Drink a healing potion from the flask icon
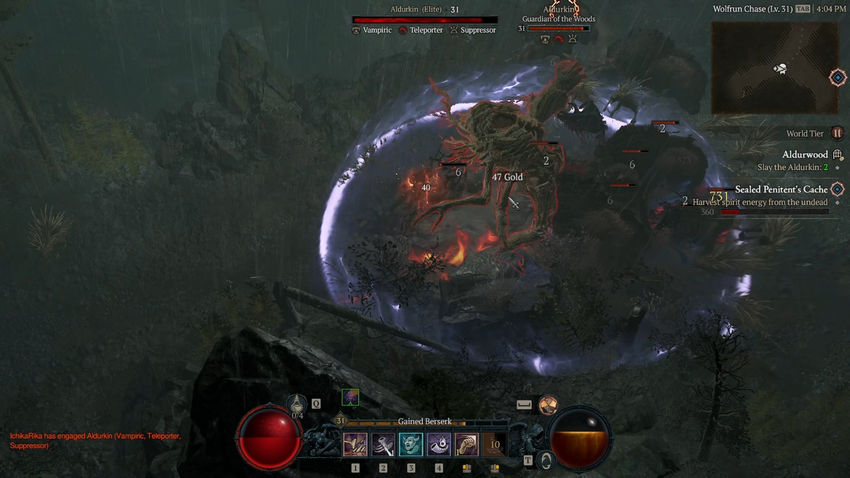 (x=297, y=404)
